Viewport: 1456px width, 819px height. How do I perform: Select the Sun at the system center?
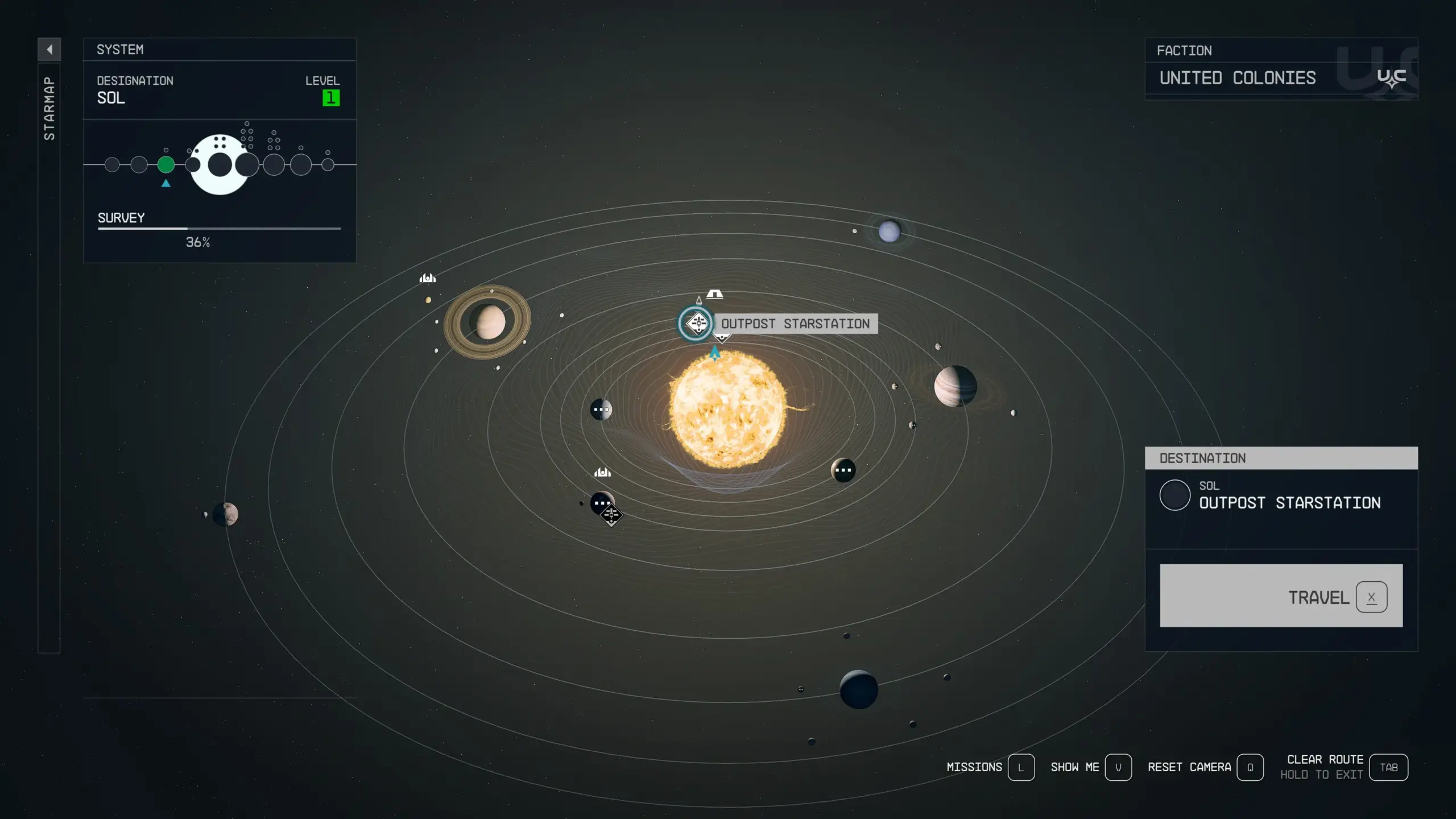pyautogui.click(x=727, y=409)
